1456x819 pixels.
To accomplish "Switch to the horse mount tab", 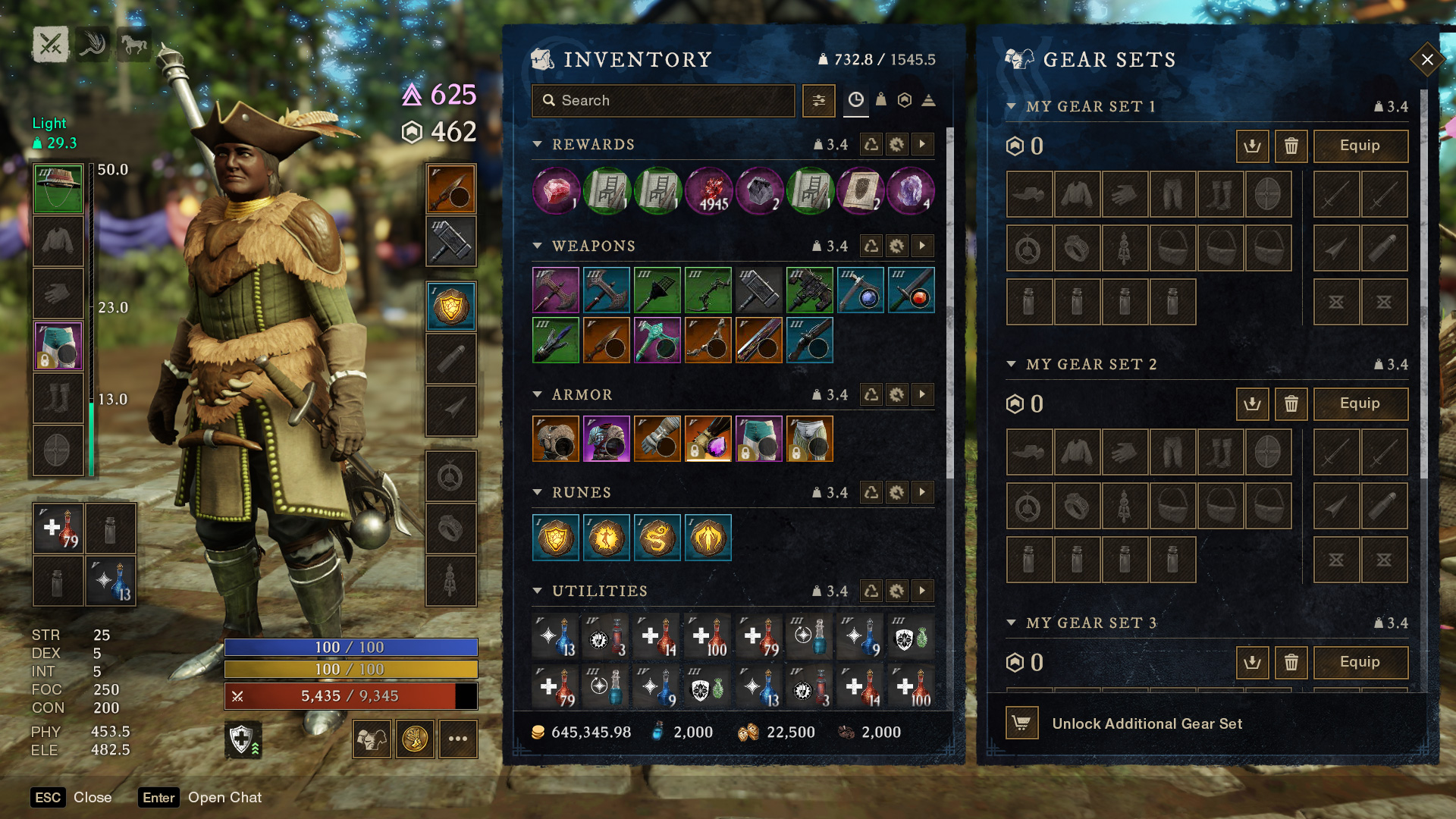I will click(134, 45).
